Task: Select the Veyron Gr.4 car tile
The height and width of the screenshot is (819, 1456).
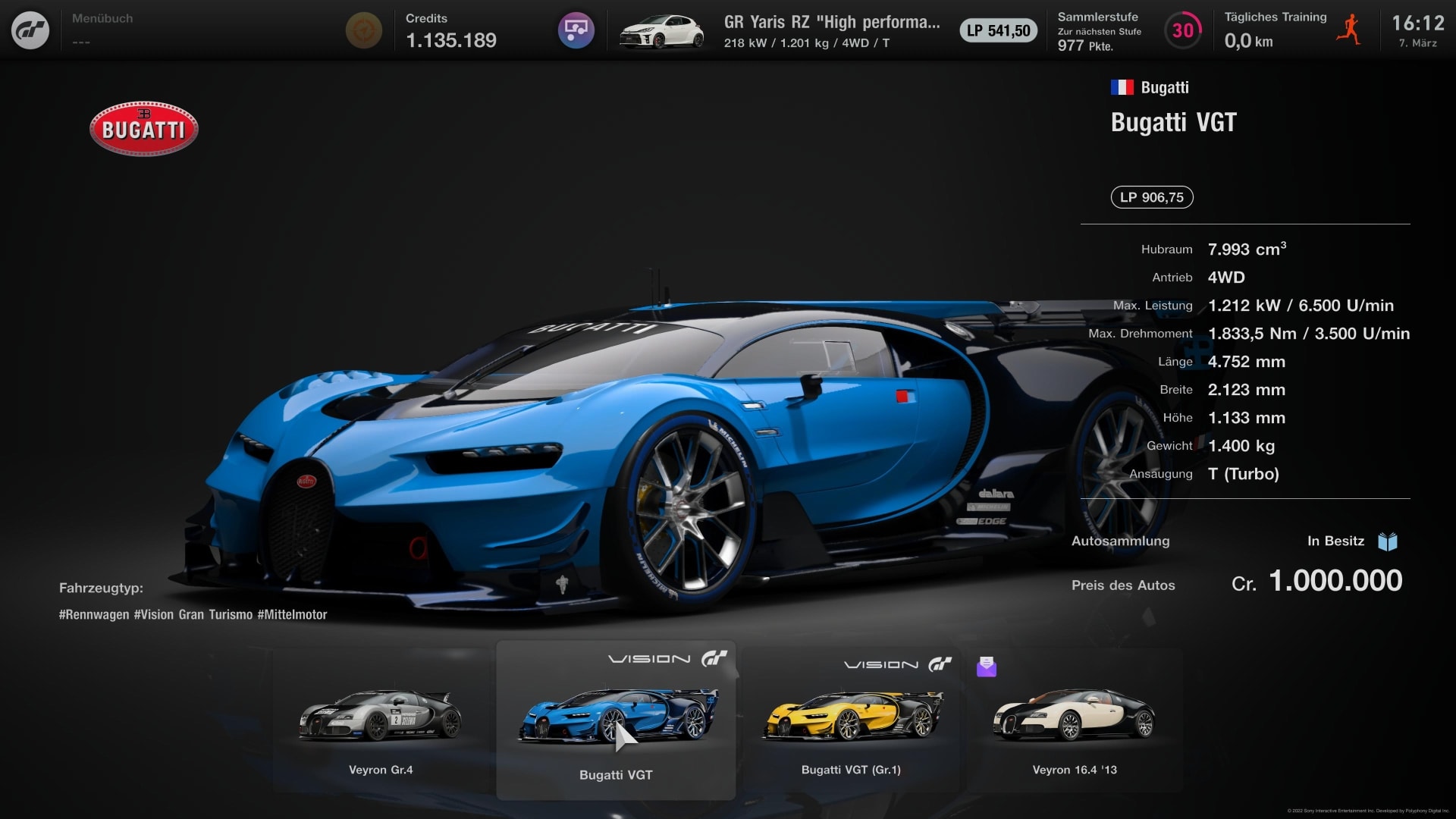Action: click(x=381, y=724)
